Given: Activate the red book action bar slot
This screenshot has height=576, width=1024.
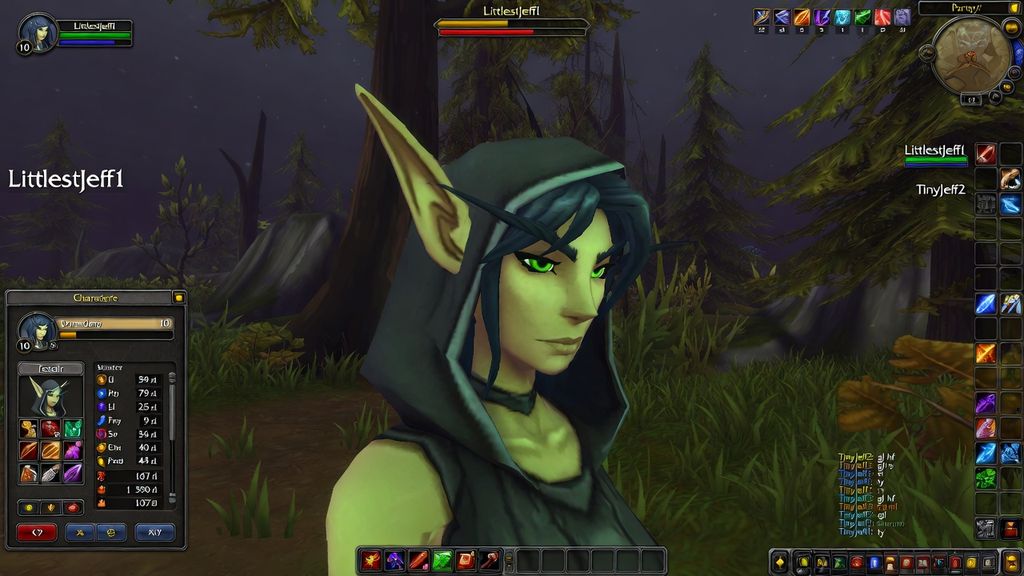Looking at the screenshot, I should (x=466, y=560).
